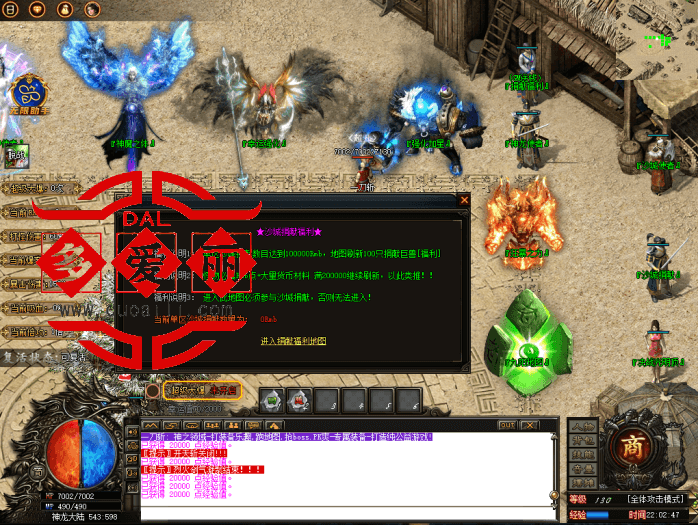The image size is (698, 525).
Task: Click the 战 battle icon on the left edge
Action: 14,155
